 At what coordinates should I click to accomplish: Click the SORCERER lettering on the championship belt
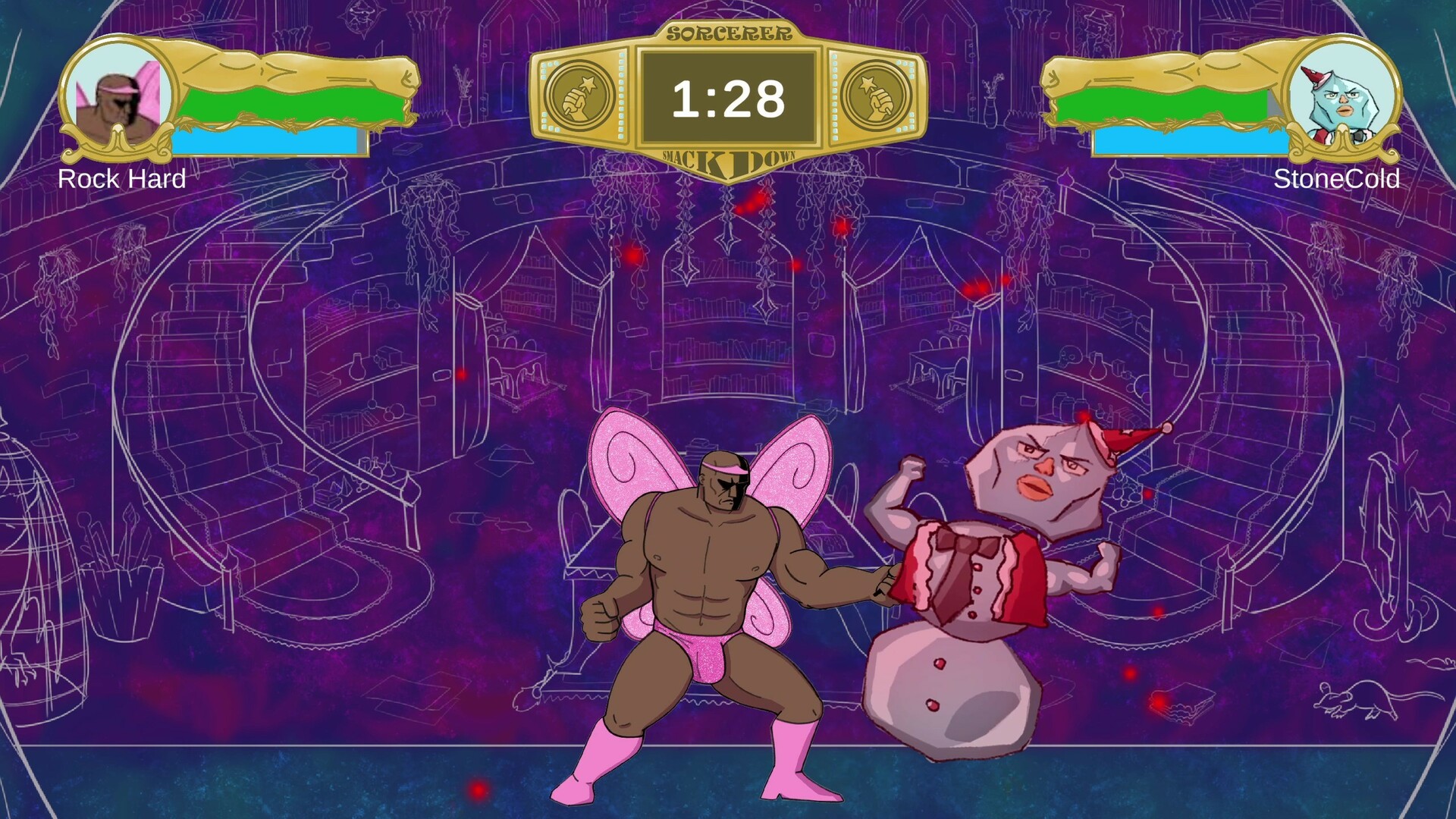[730, 32]
